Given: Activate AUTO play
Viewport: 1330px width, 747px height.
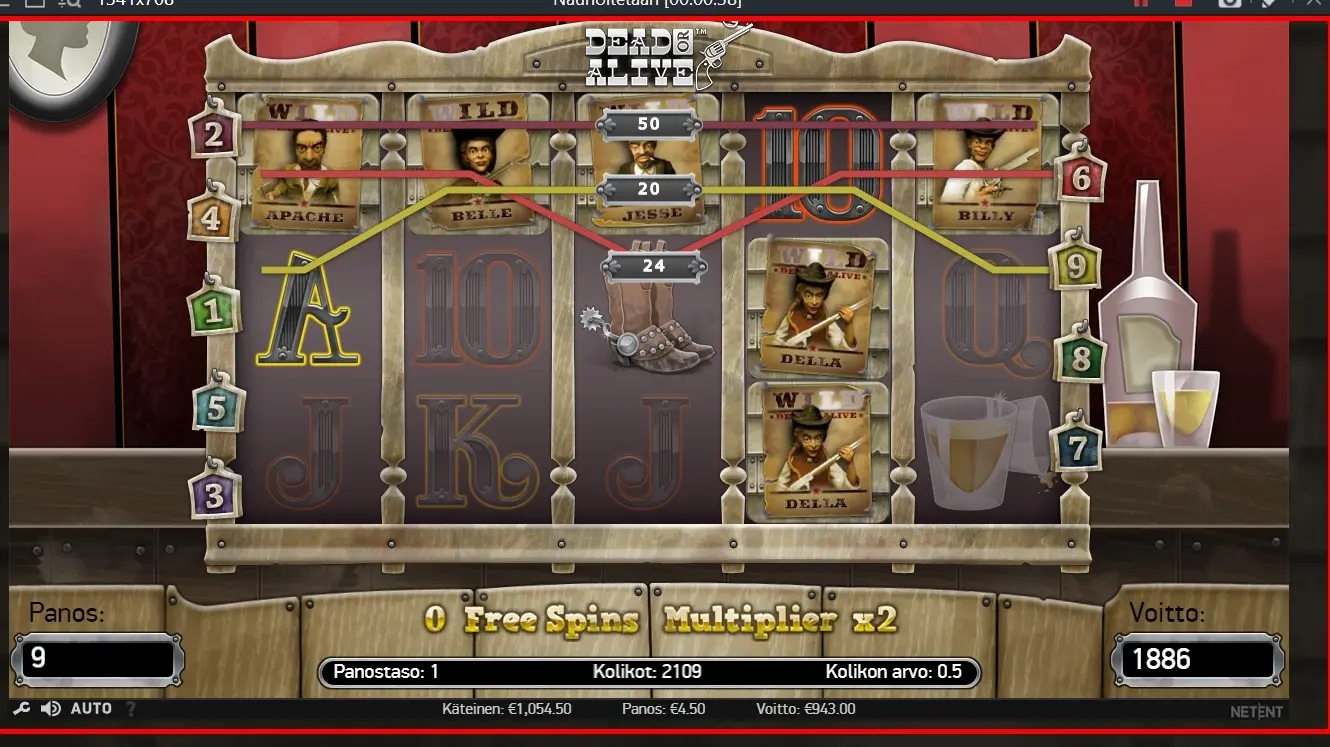Looking at the screenshot, I should [x=91, y=709].
